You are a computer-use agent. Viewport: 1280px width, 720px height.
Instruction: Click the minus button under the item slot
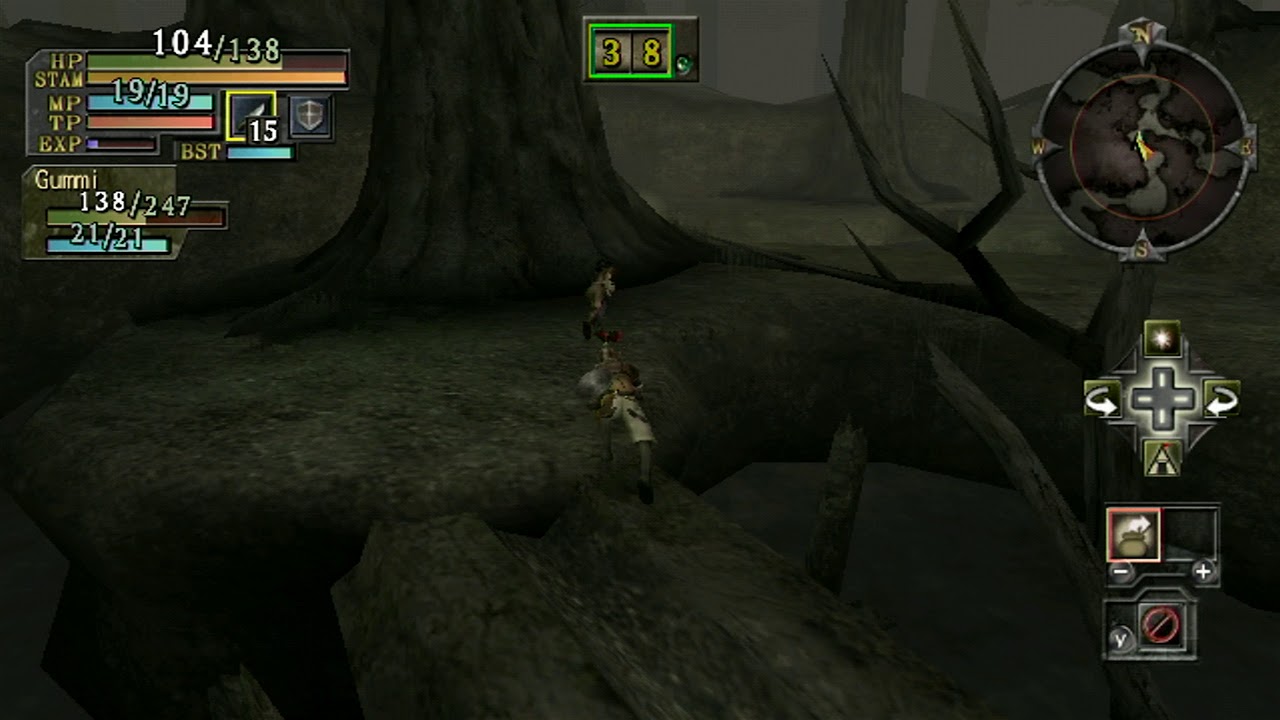pos(1121,572)
